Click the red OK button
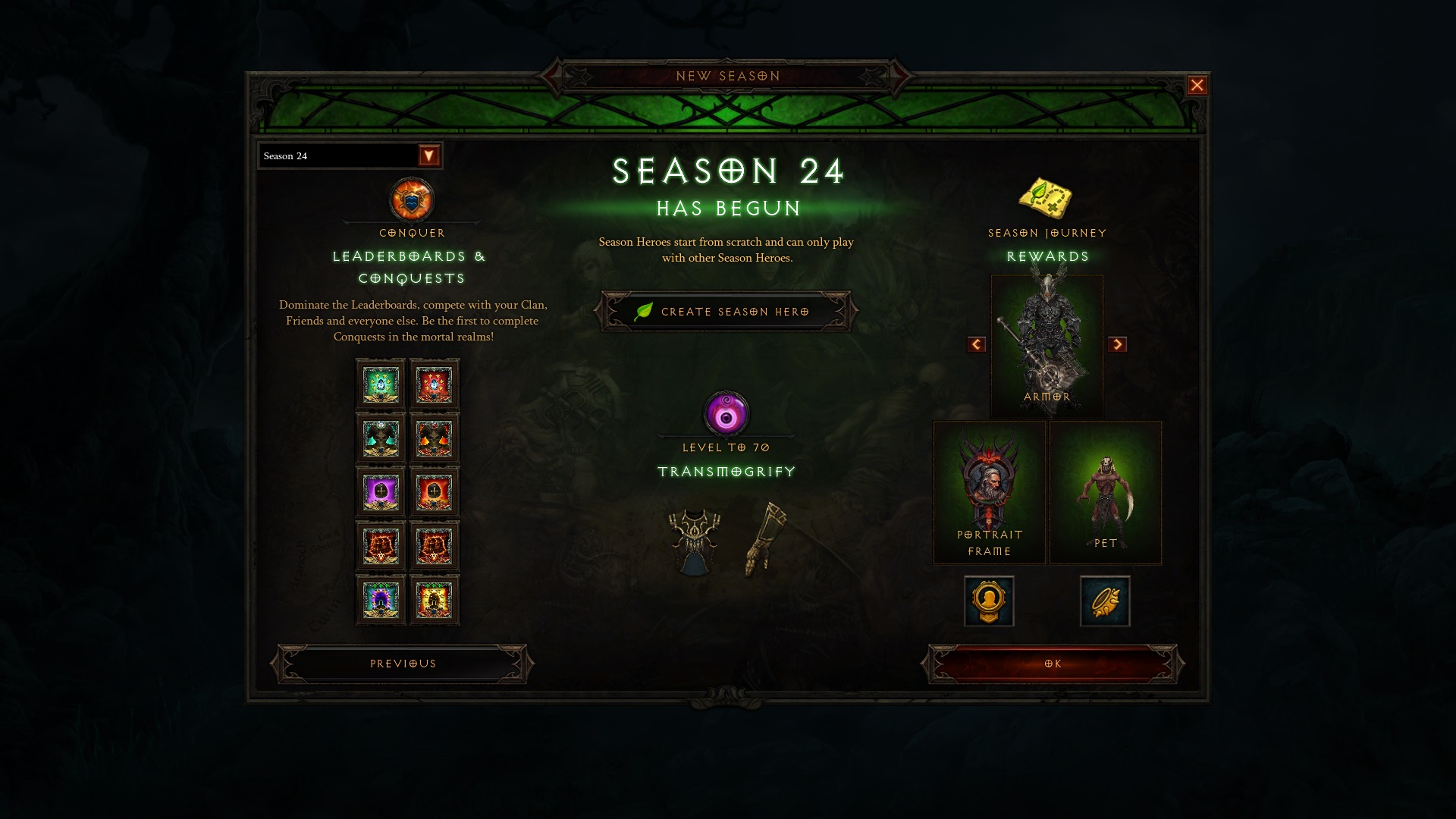The image size is (1456, 819). pyautogui.click(x=1051, y=663)
